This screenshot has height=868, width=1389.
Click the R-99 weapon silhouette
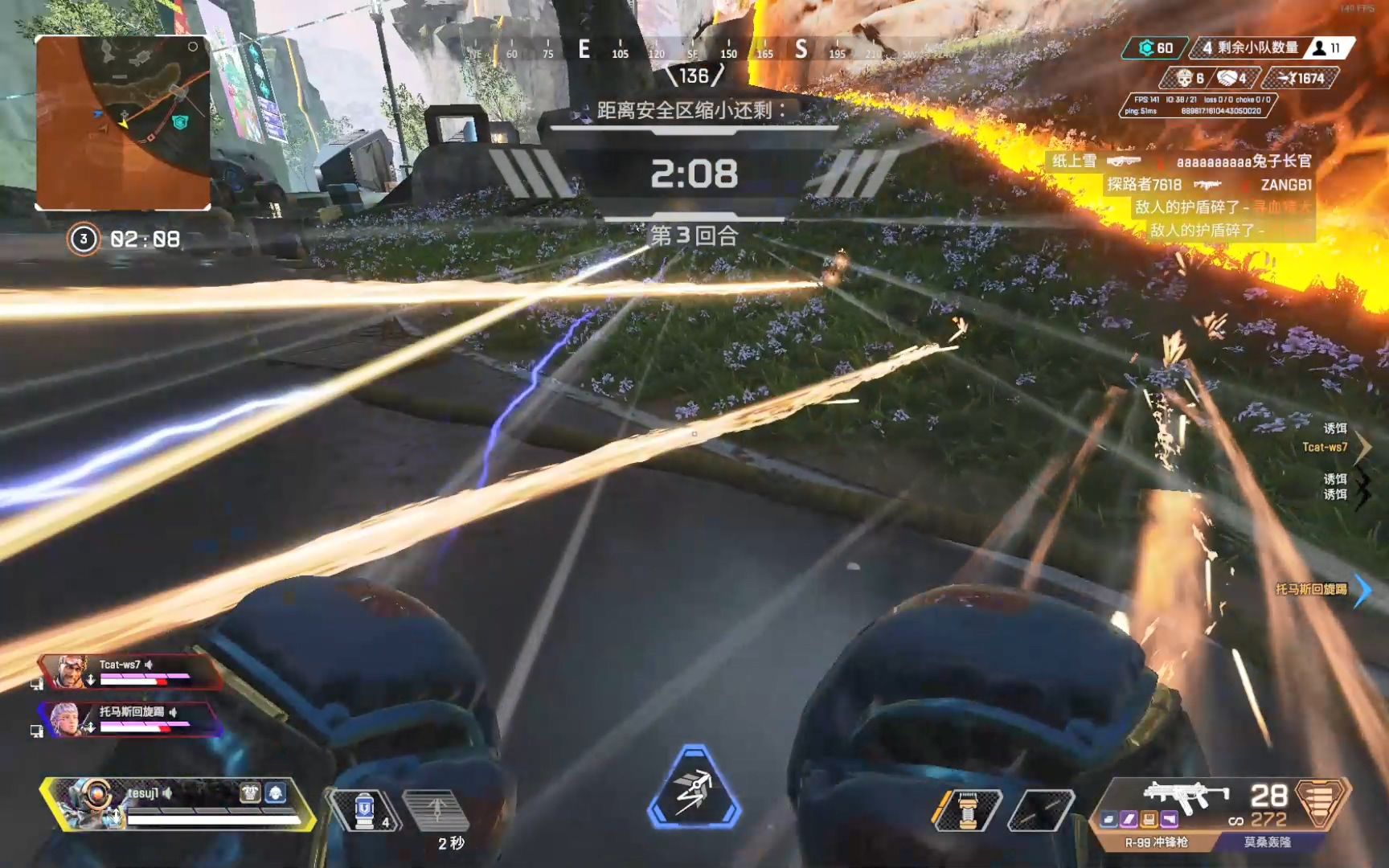tap(1186, 796)
